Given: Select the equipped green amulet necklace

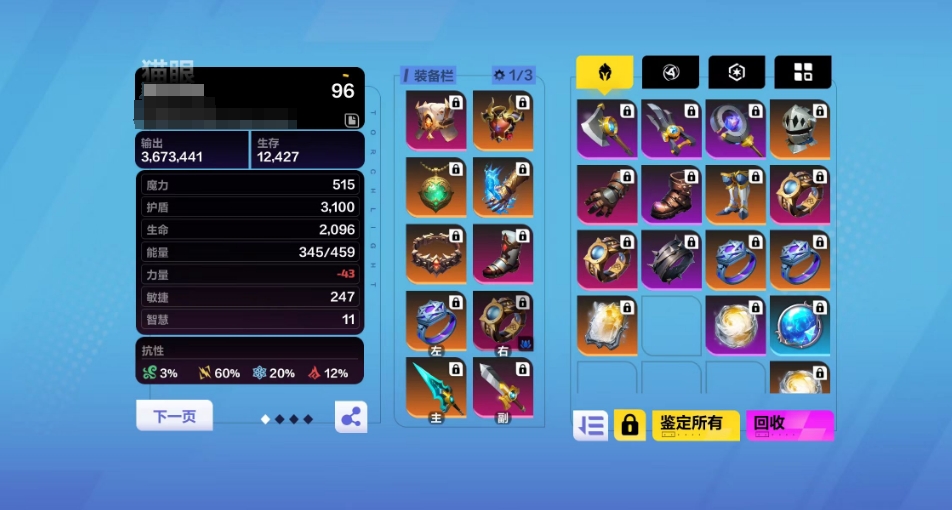Looking at the screenshot, I should pos(436,187).
